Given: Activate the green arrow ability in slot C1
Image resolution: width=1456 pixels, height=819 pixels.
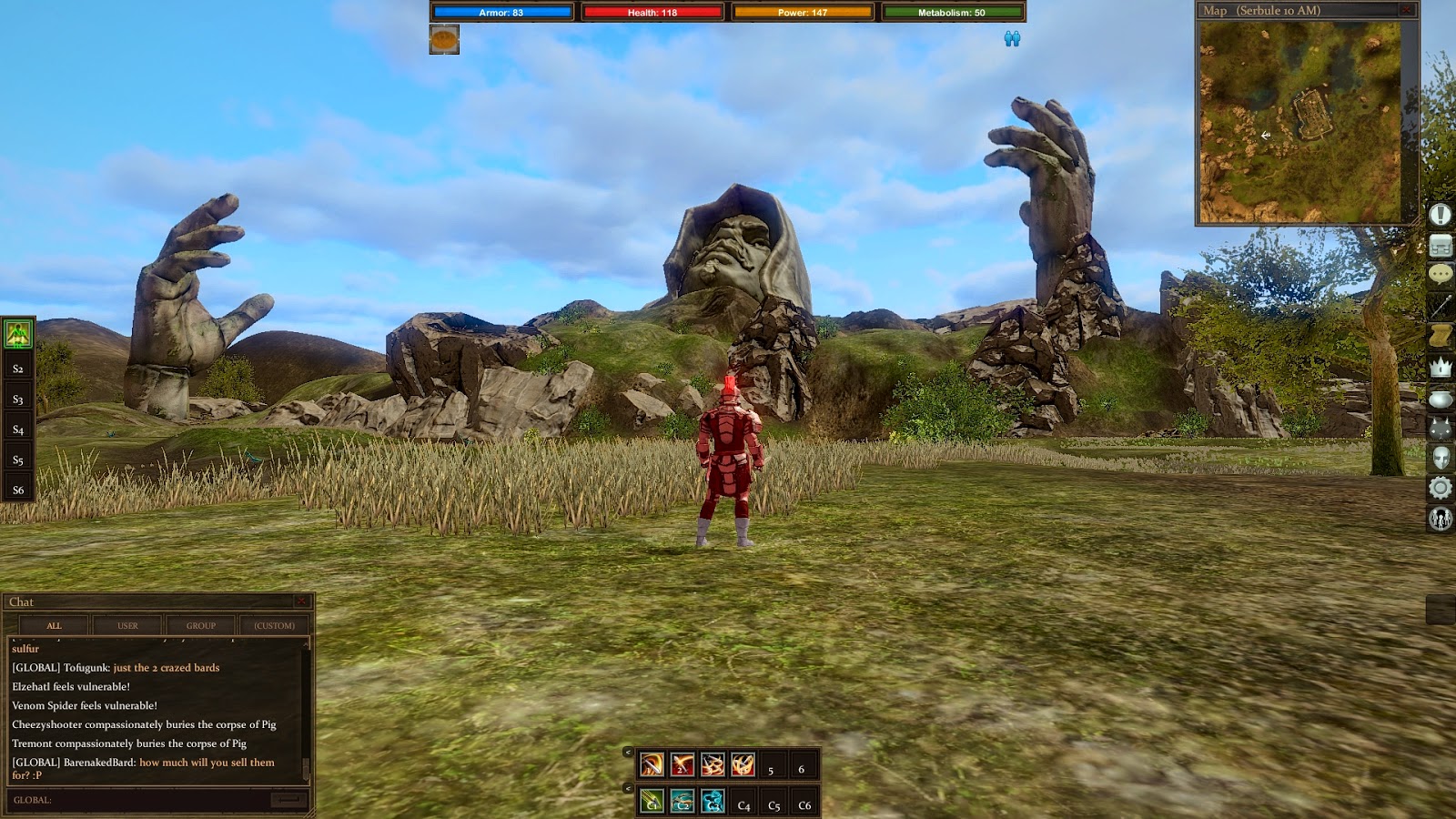Looking at the screenshot, I should (652, 801).
